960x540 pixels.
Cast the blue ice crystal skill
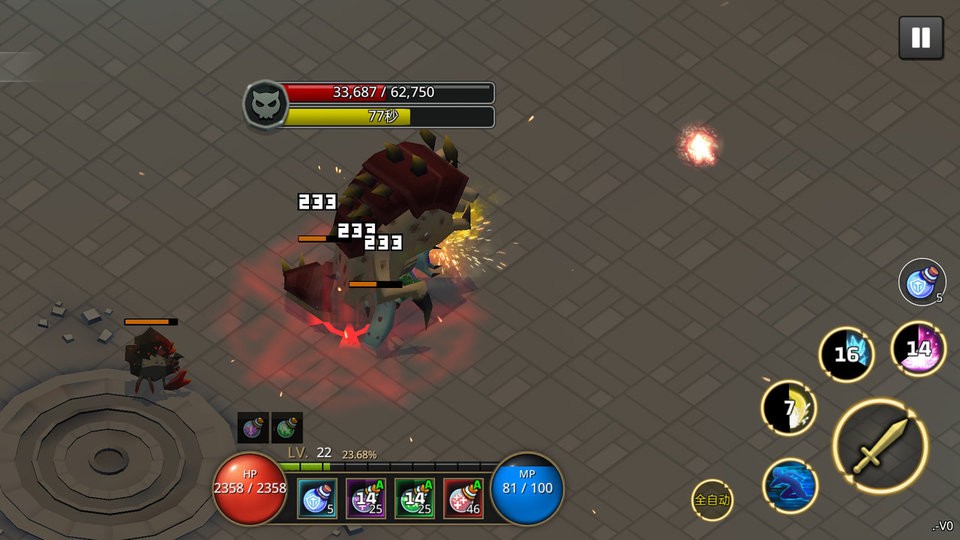pos(846,354)
